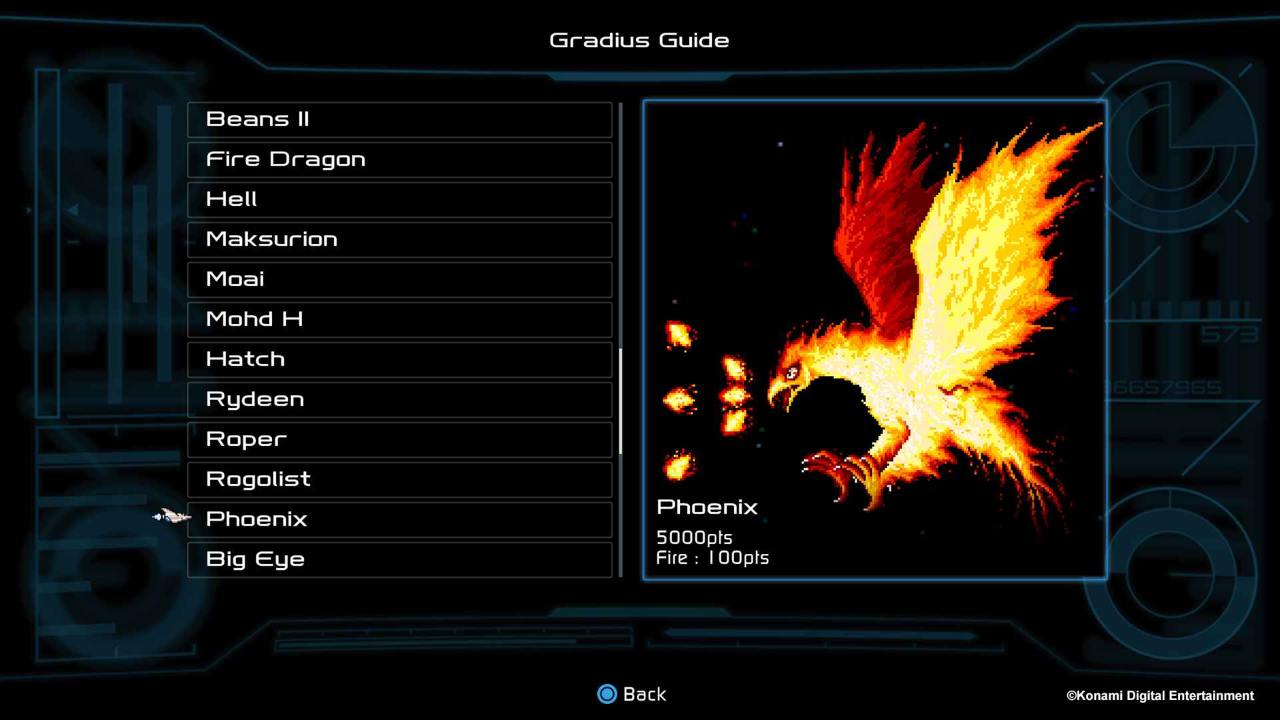This screenshot has height=720, width=1280.
Task: Select Roper from the list
Action: pyautogui.click(x=399, y=439)
